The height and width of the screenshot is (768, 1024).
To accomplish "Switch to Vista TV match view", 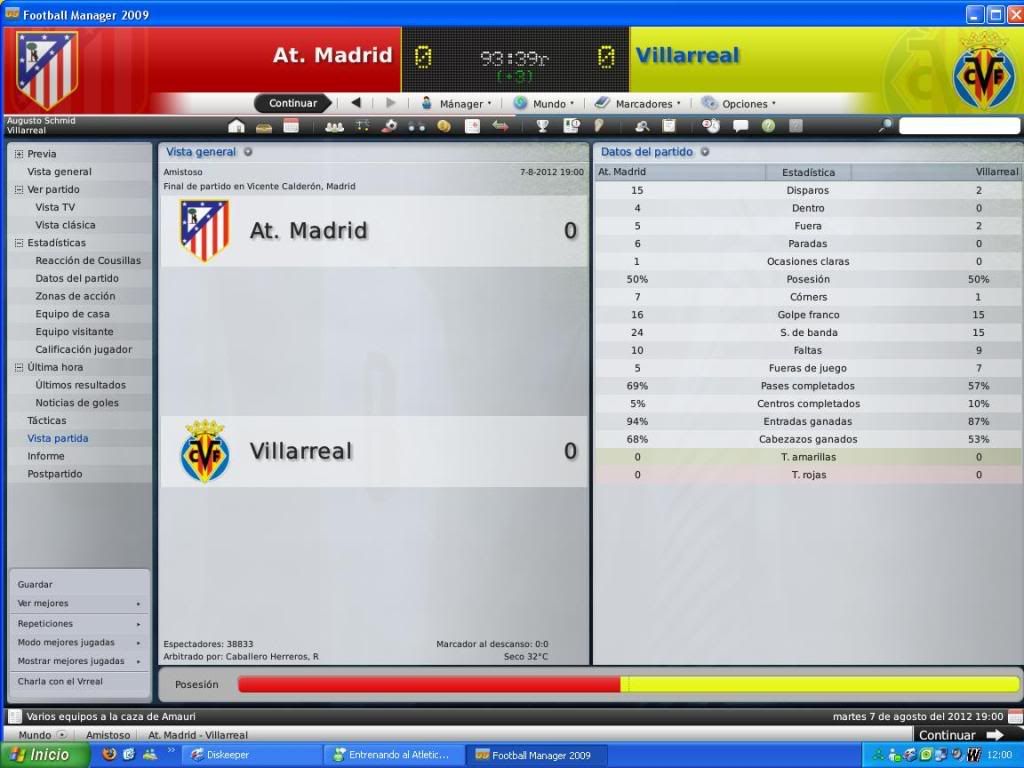I will coord(55,207).
